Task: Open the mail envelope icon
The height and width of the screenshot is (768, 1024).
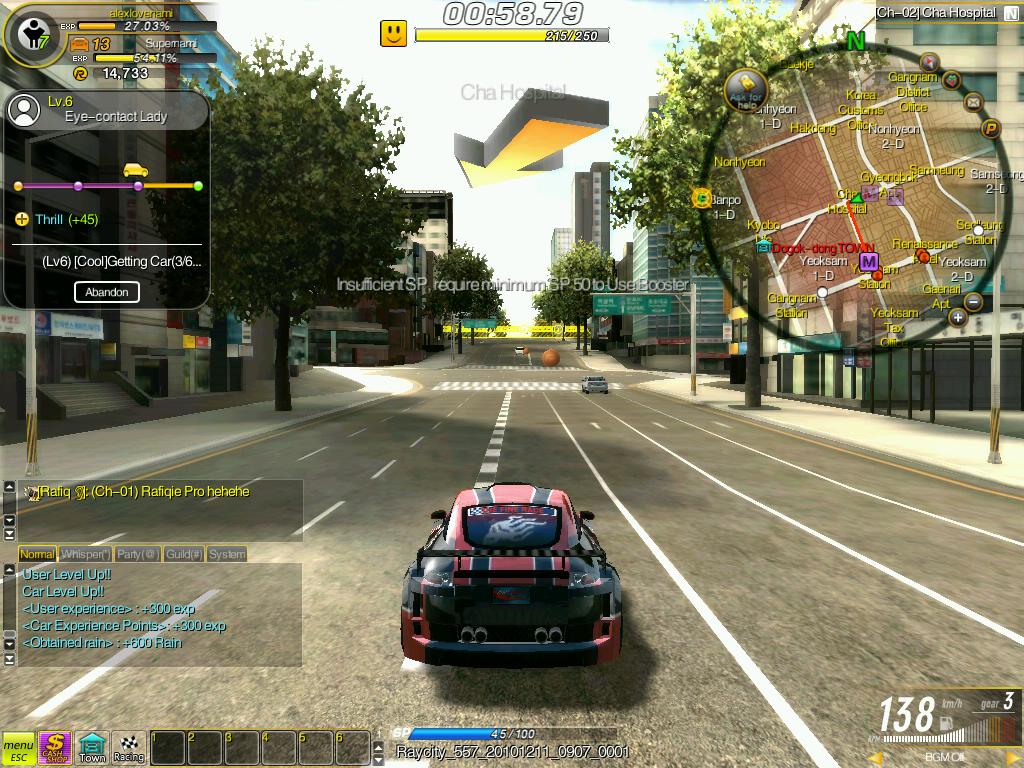Action: click(x=973, y=102)
